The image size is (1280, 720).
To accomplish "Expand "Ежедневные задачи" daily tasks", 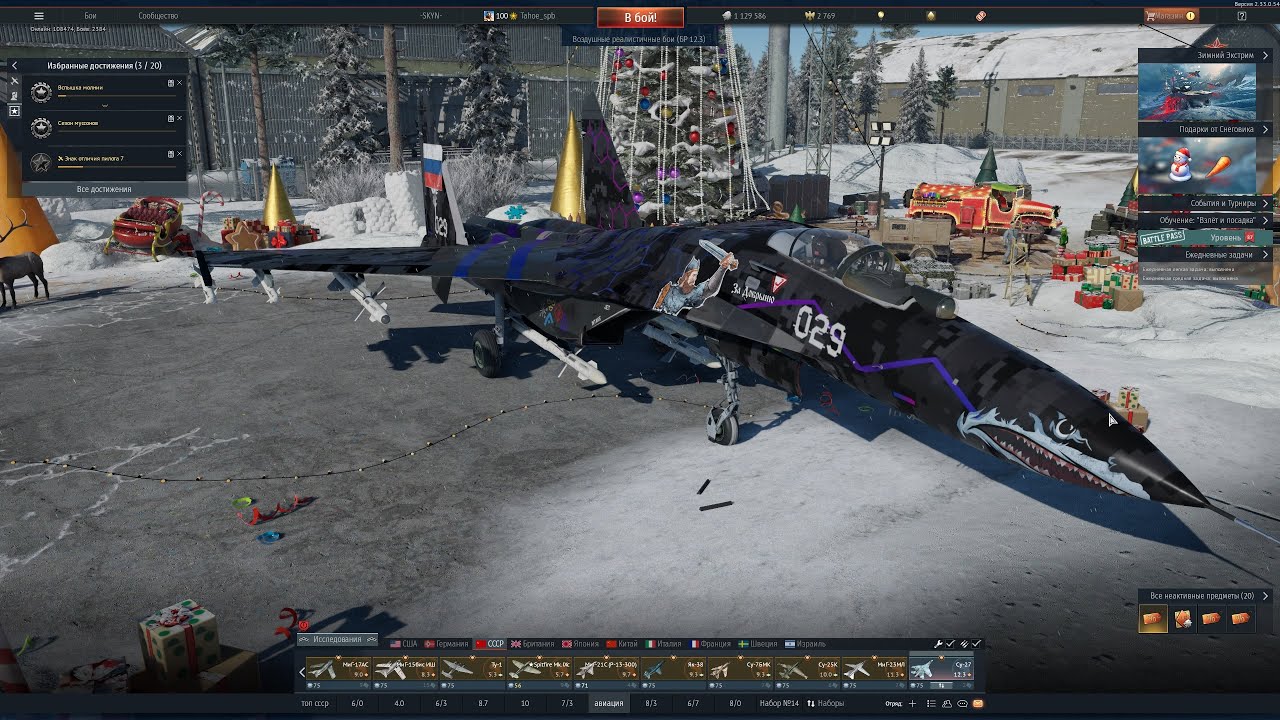I will click(1204, 255).
